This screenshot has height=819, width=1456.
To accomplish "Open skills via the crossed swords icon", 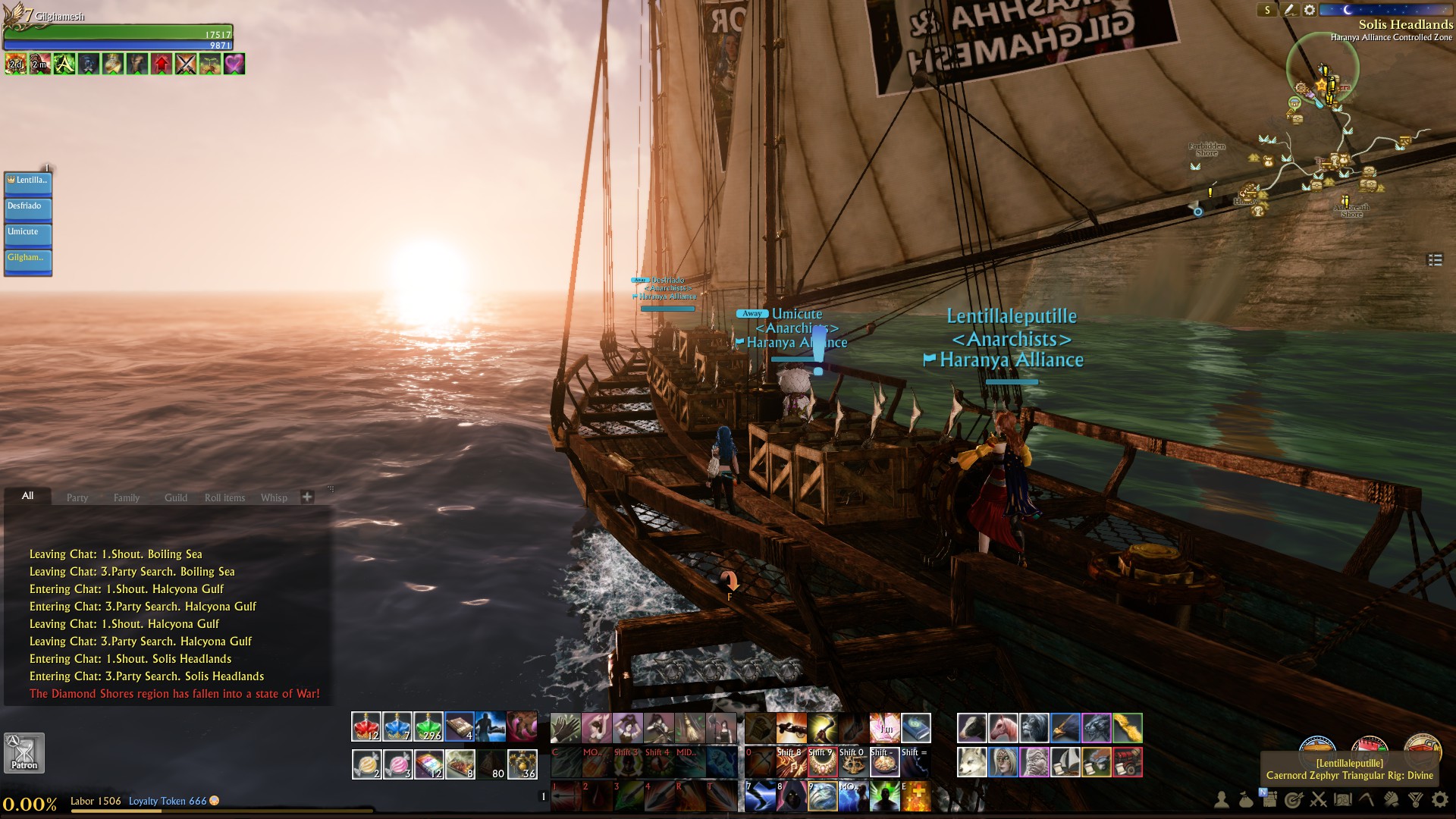I will (x=1316, y=800).
